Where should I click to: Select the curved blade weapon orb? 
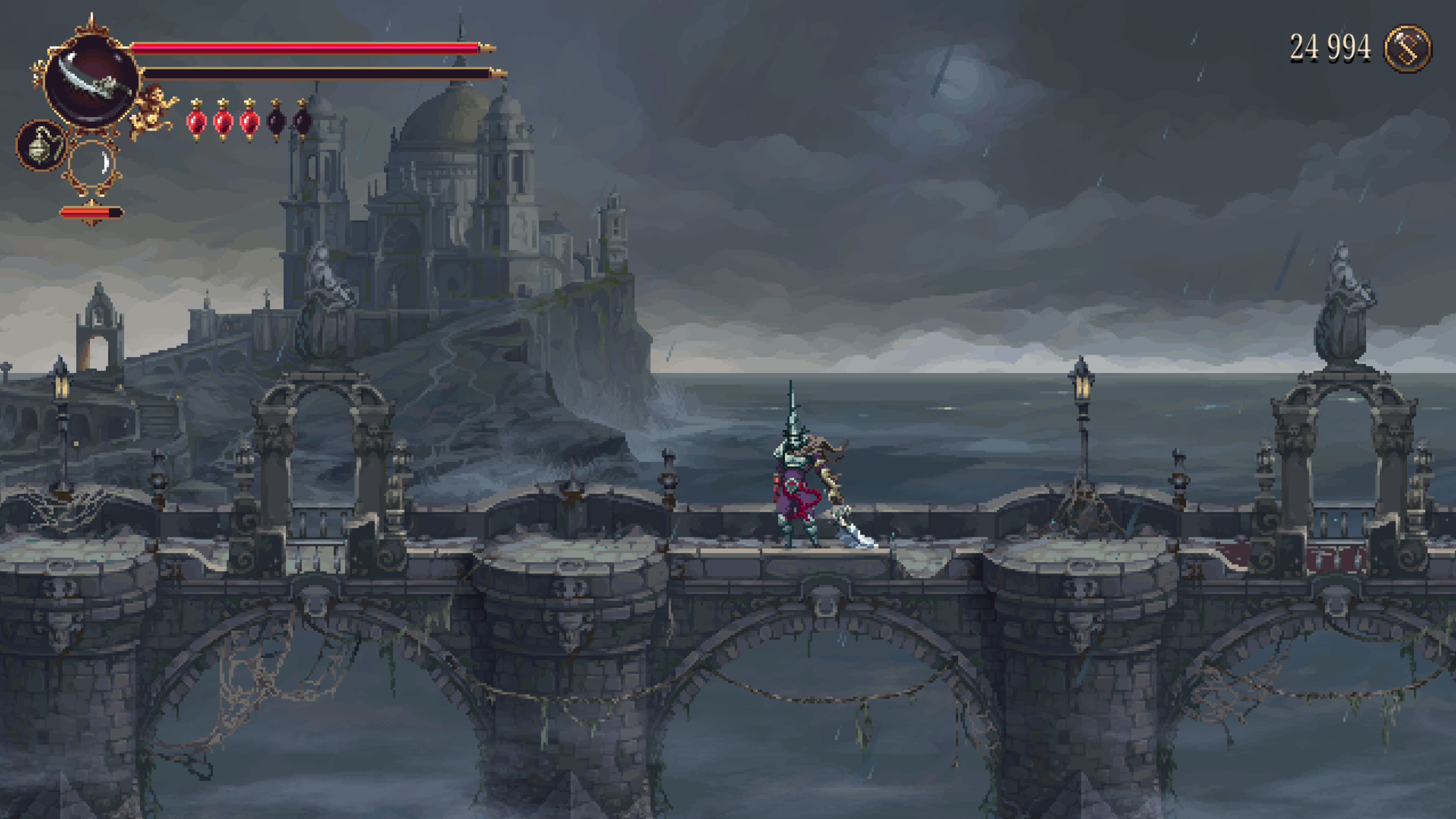(x=91, y=81)
